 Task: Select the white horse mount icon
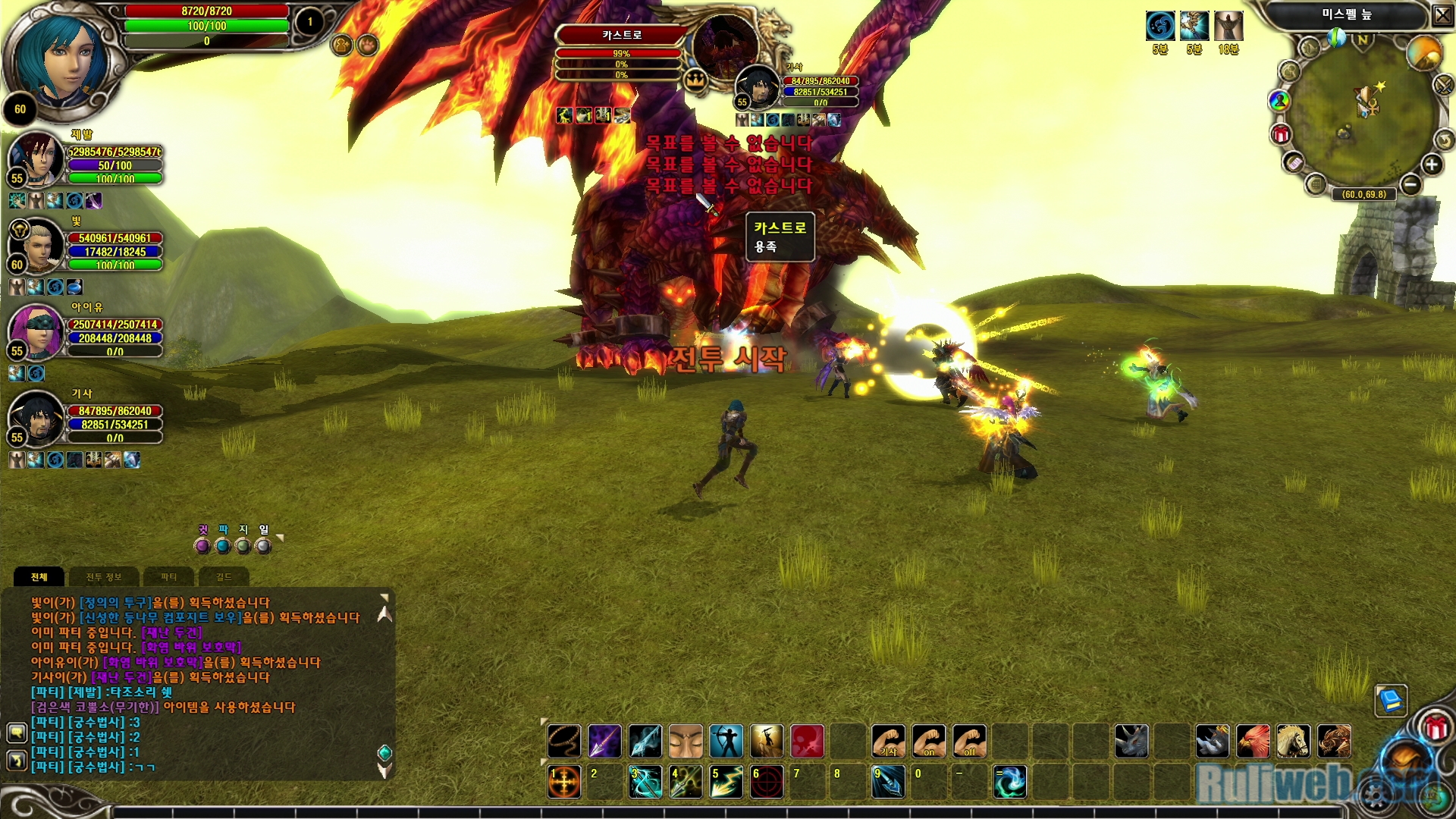1294,741
